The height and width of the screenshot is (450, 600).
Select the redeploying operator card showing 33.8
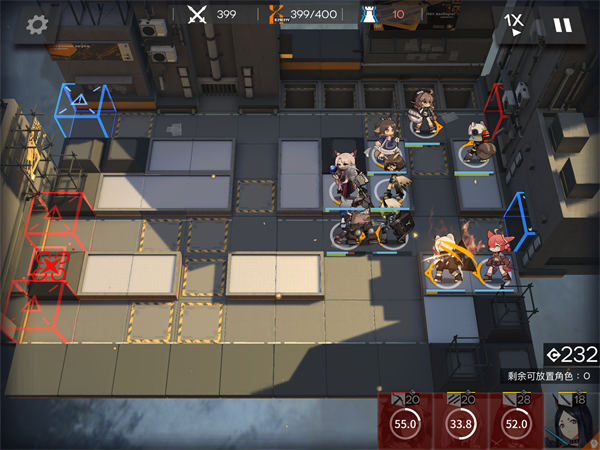(462, 422)
